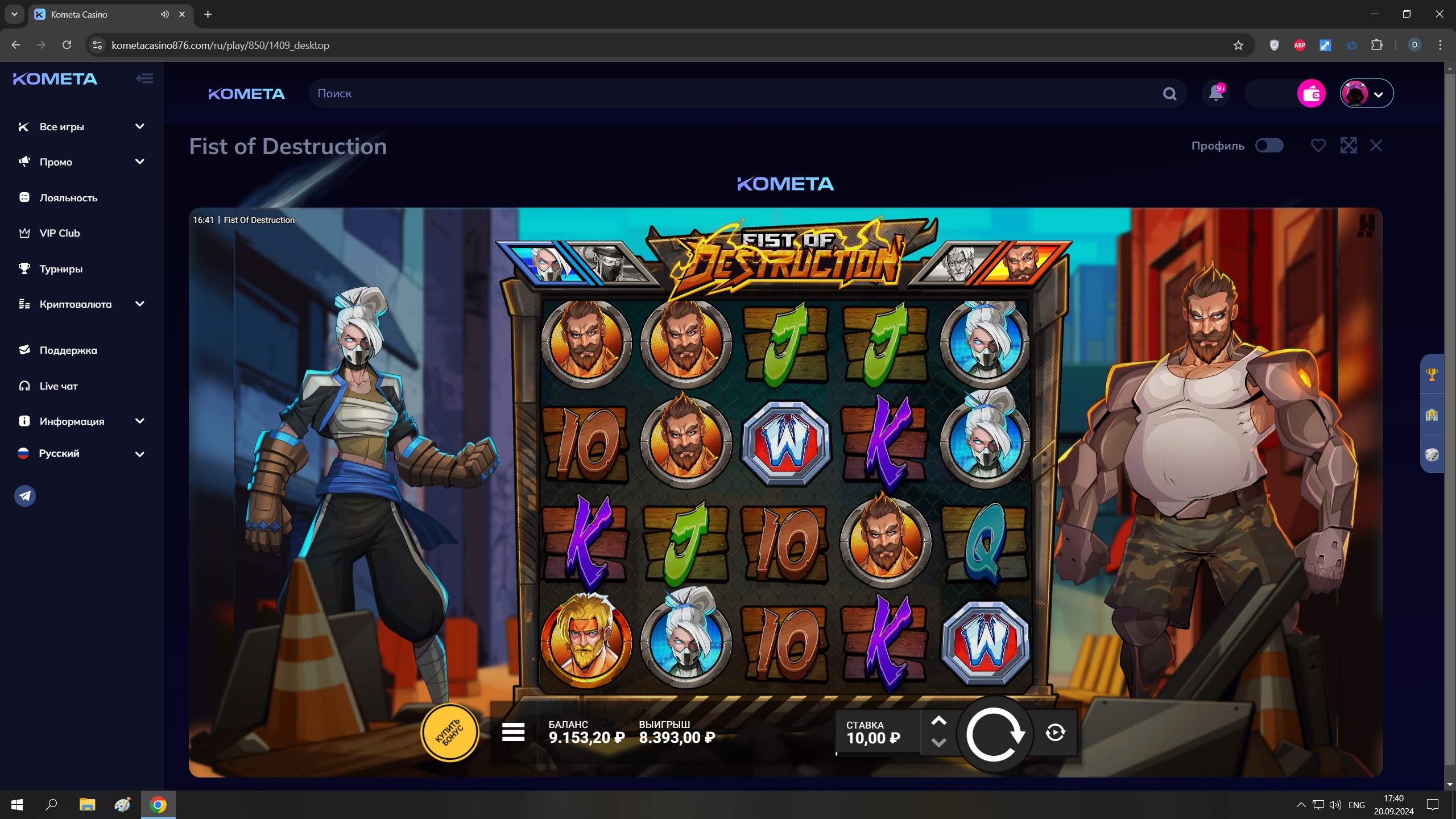Open the slot's hamburger menu
The width and height of the screenshot is (1456, 819).
pyautogui.click(x=513, y=733)
